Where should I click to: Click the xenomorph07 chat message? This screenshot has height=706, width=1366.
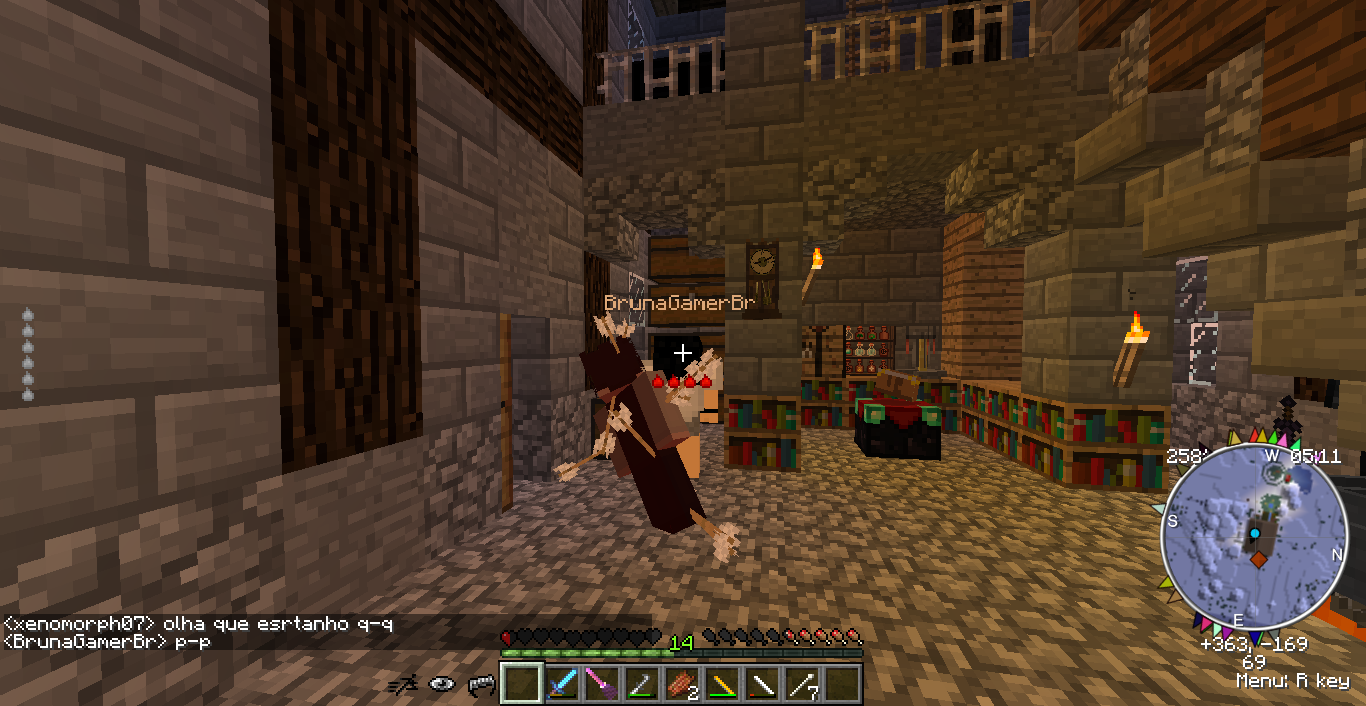pyautogui.click(x=198, y=625)
